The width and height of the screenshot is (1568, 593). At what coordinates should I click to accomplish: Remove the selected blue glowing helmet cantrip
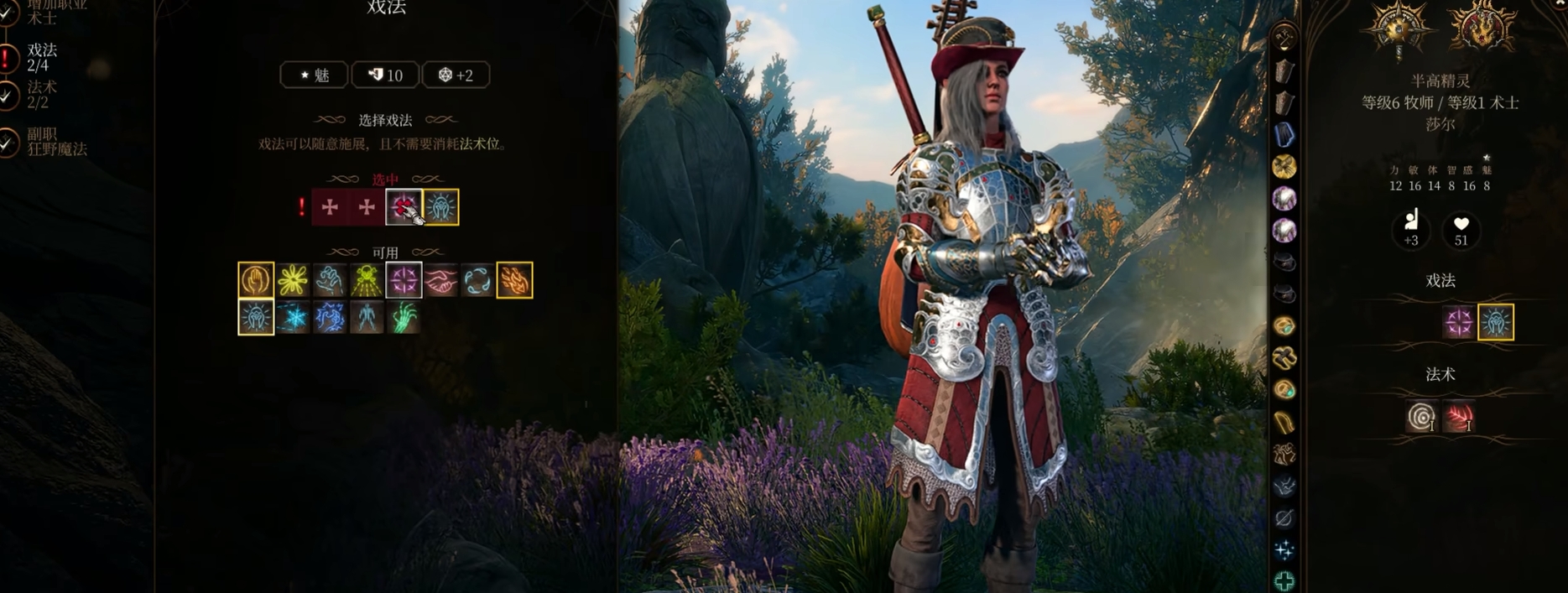(441, 207)
